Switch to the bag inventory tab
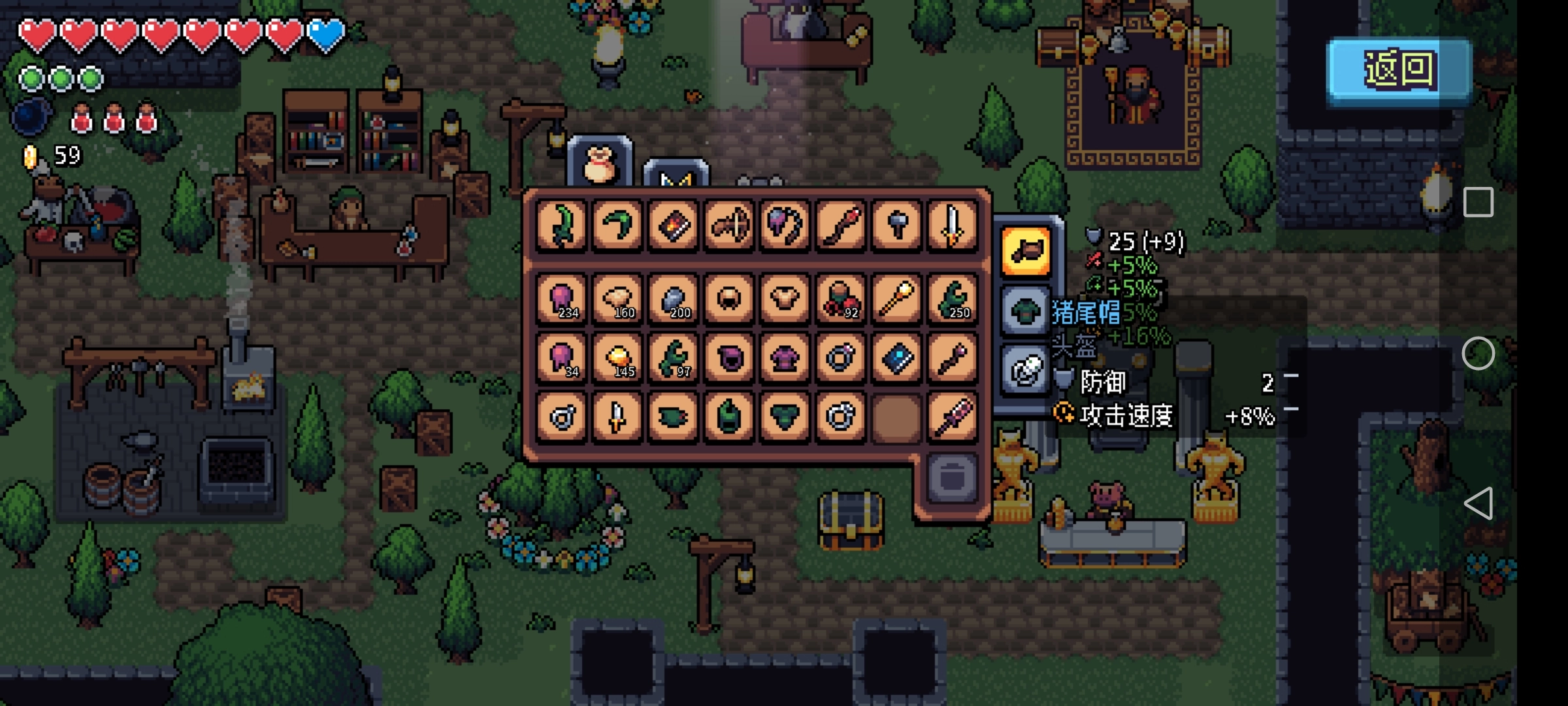This screenshot has width=1568, height=706. pyautogui.click(x=600, y=163)
